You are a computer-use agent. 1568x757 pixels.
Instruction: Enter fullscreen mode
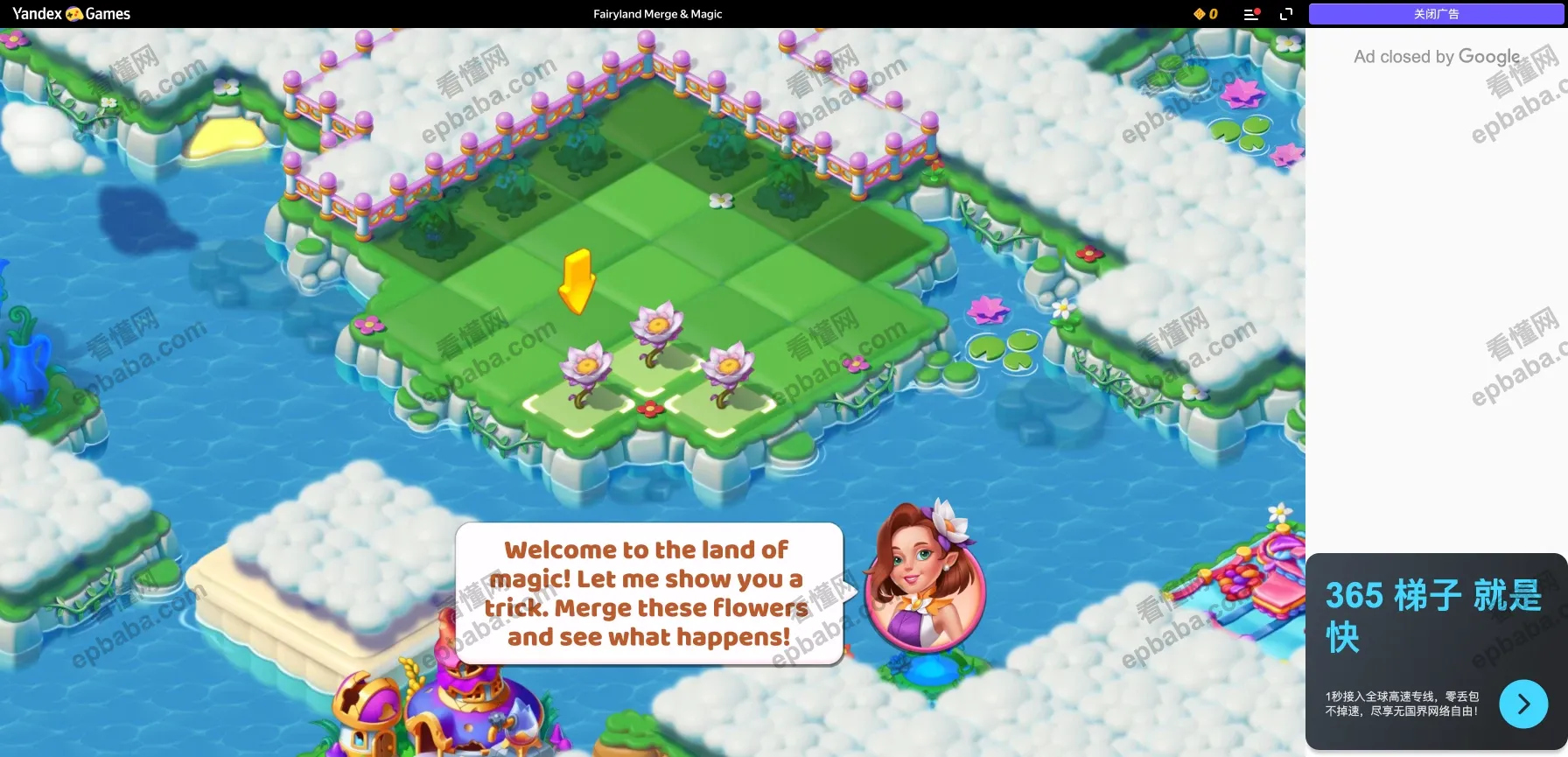tap(1286, 14)
